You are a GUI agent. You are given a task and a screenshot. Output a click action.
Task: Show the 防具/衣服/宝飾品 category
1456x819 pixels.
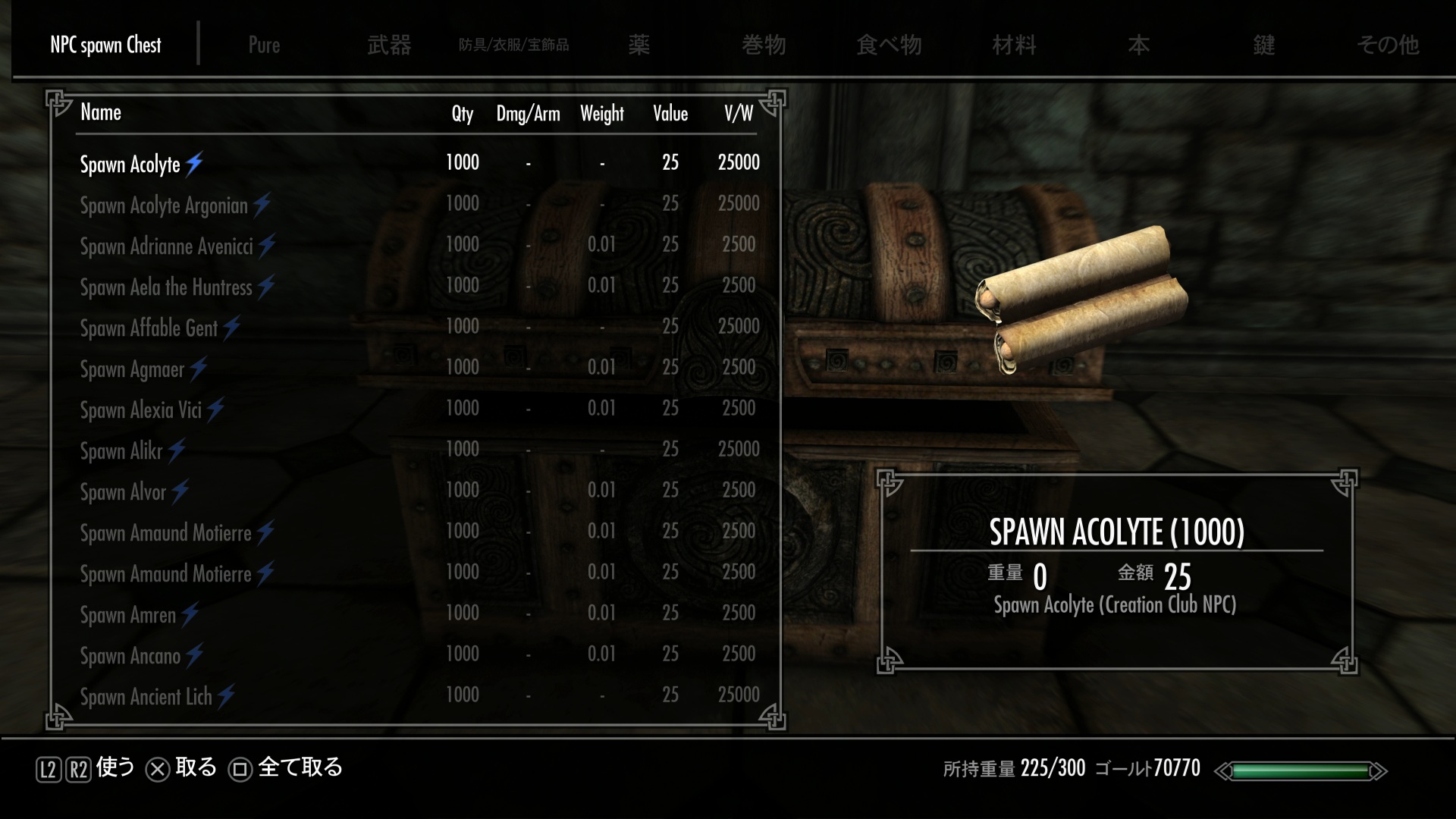click(513, 45)
